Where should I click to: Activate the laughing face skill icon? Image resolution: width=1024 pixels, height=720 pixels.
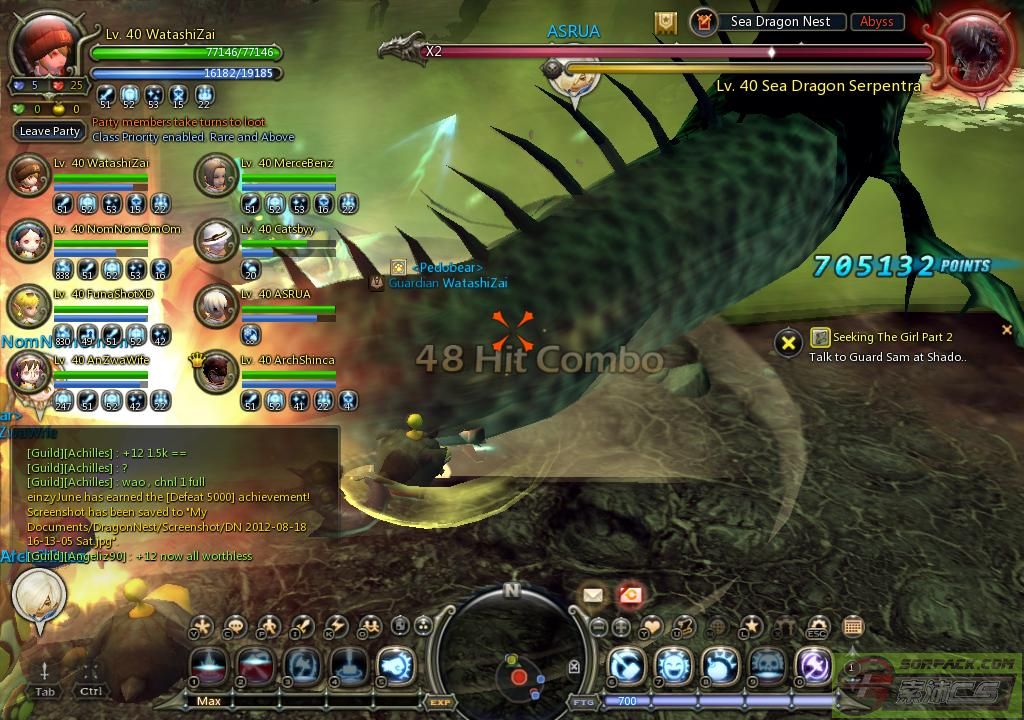tap(673, 665)
